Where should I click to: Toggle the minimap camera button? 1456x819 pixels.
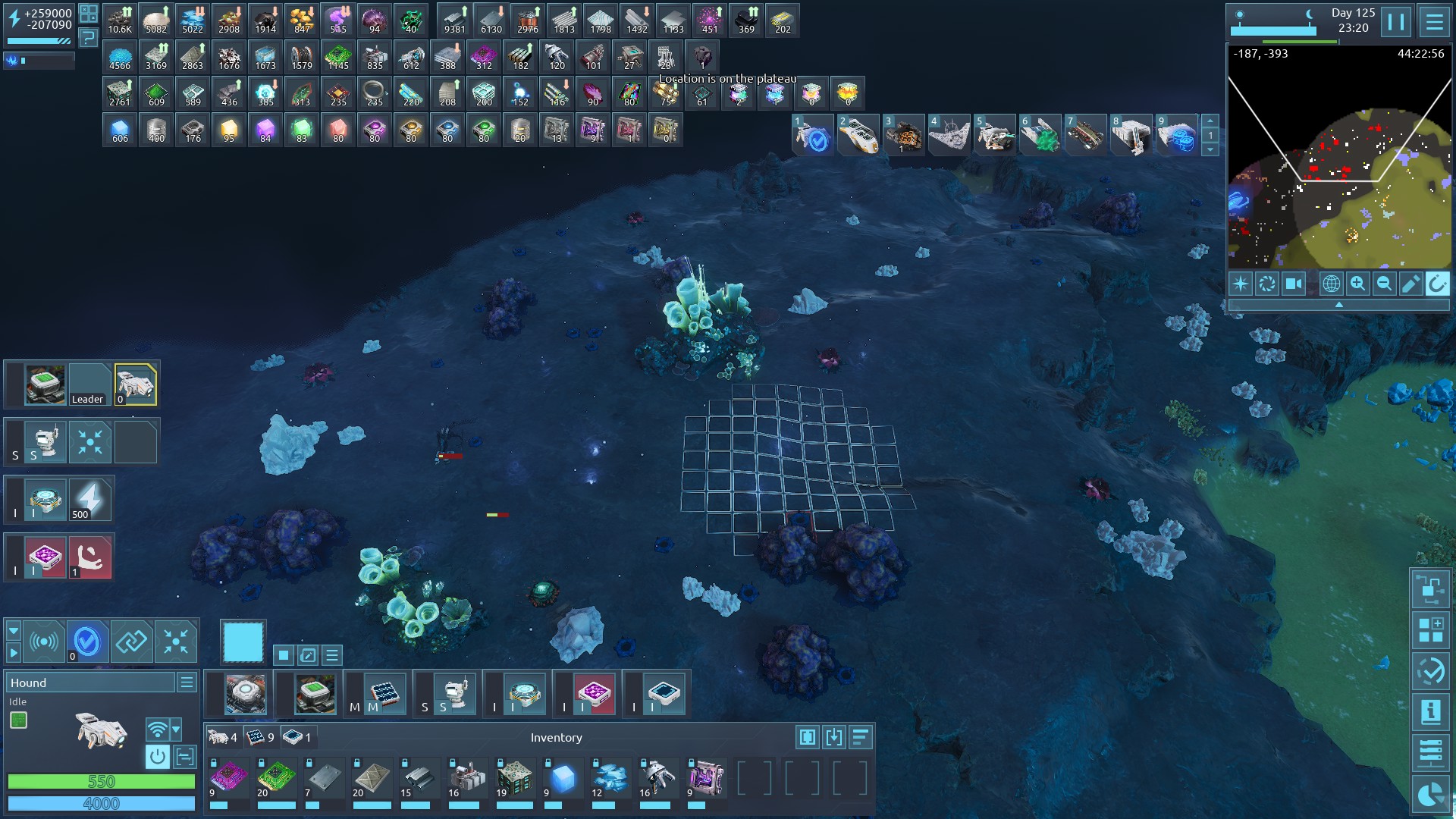point(1293,284)
